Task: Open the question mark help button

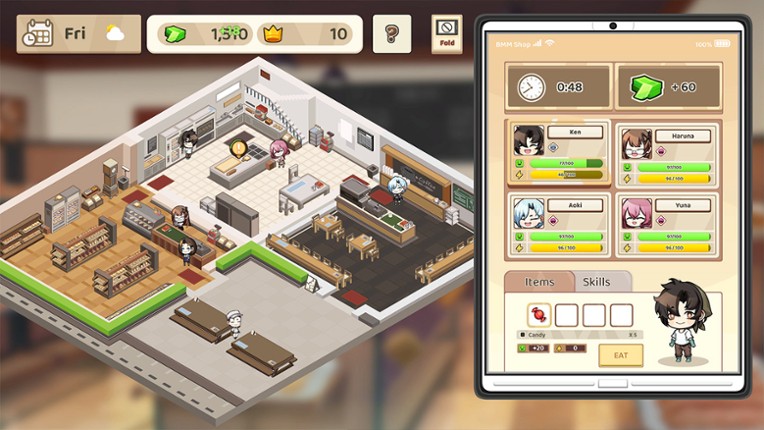Action: (391, 34)
